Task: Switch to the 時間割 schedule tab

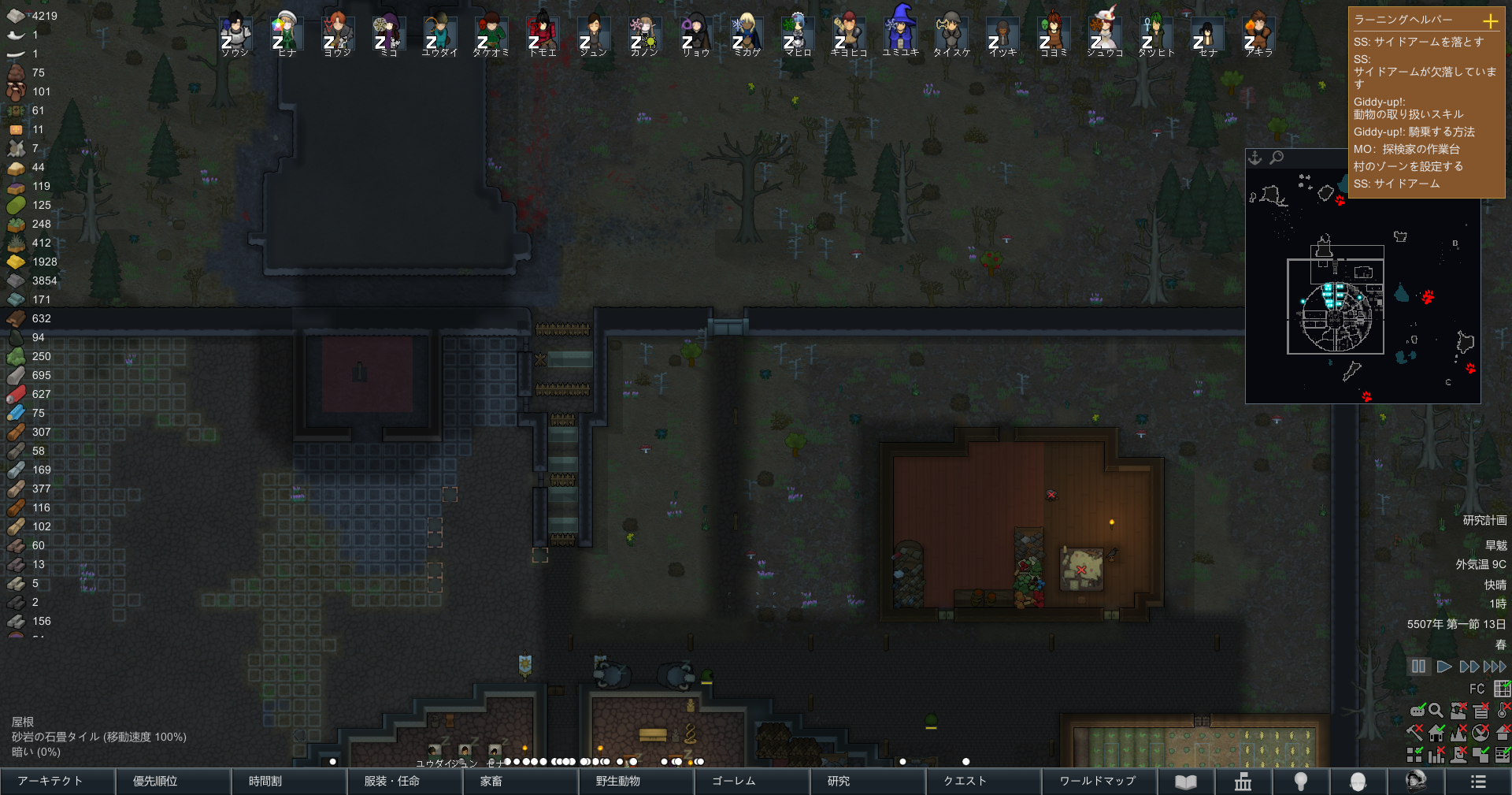Action: point(289,781)
